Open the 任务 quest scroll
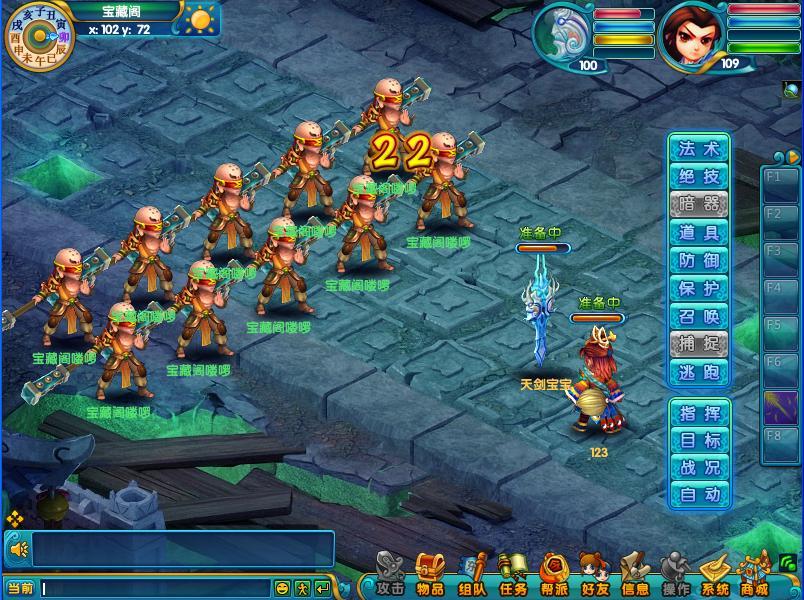804x600 pixels. (513, 574)
